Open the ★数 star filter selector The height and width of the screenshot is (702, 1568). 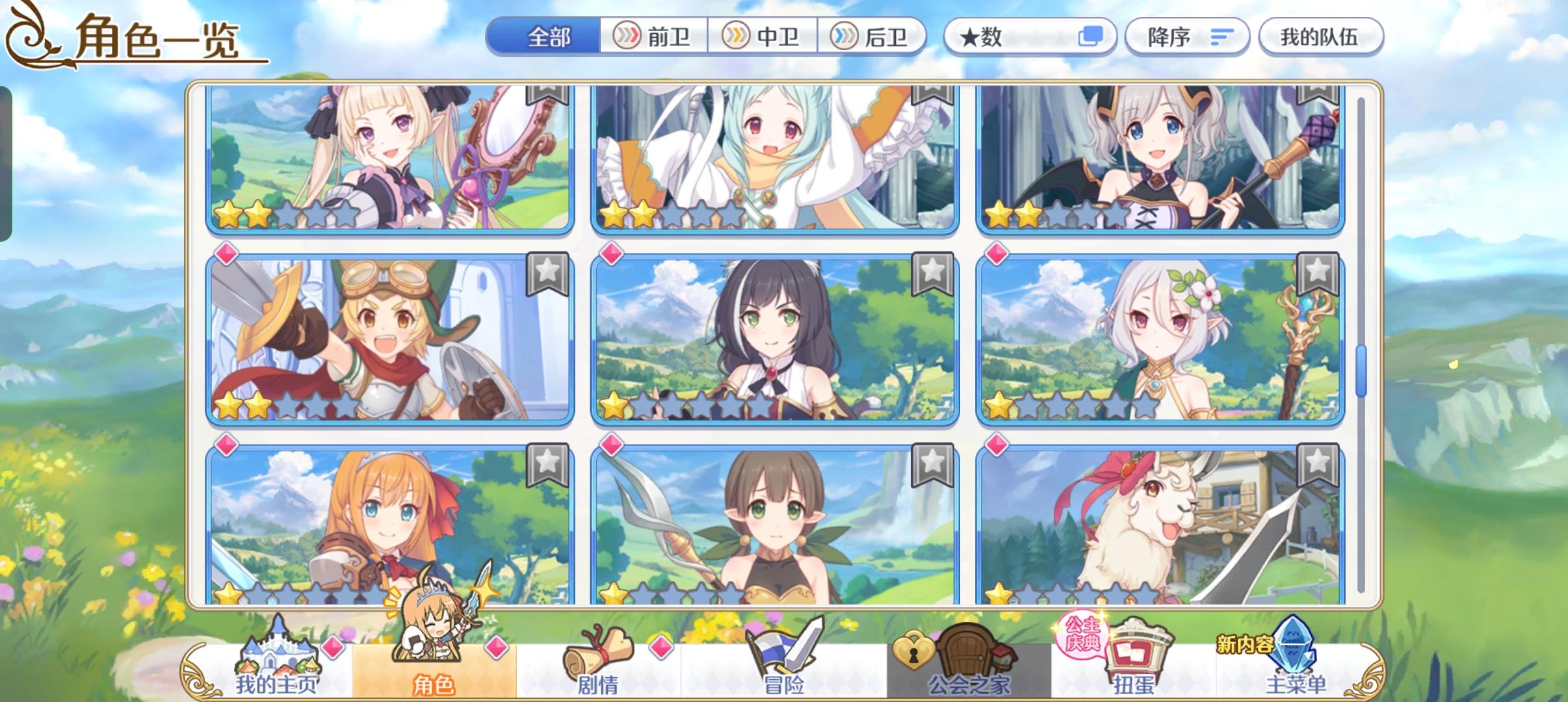coord(1030,36)
